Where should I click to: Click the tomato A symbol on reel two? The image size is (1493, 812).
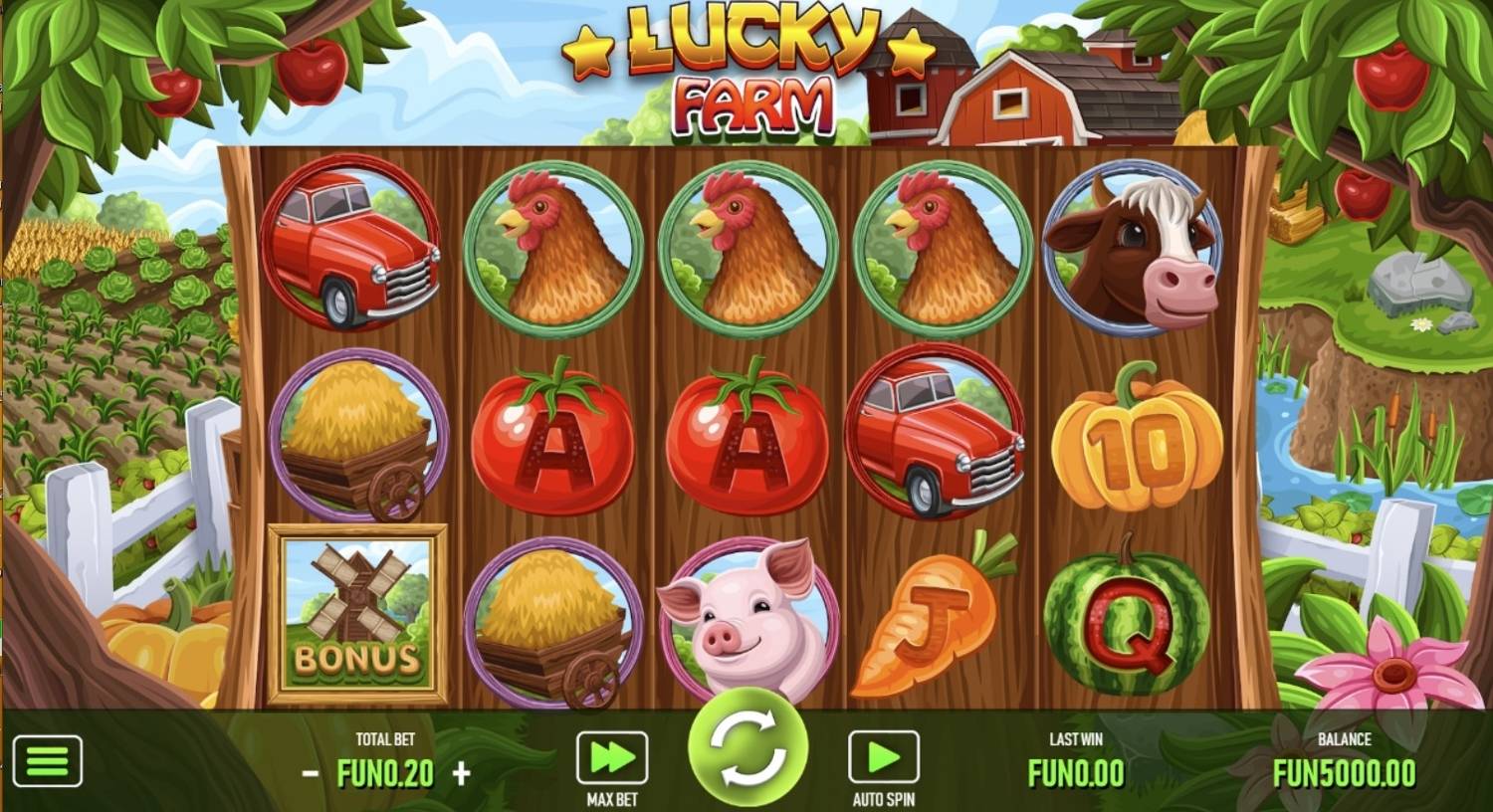[x=554, y=438]
